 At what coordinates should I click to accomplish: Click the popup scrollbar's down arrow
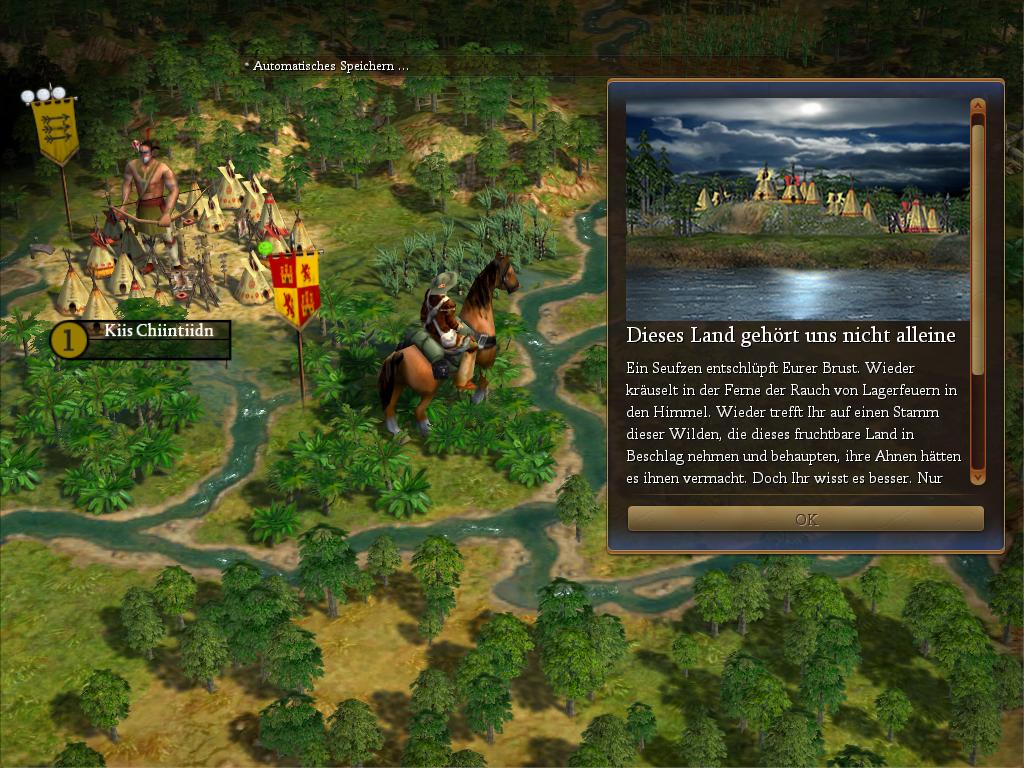[978, 478]
